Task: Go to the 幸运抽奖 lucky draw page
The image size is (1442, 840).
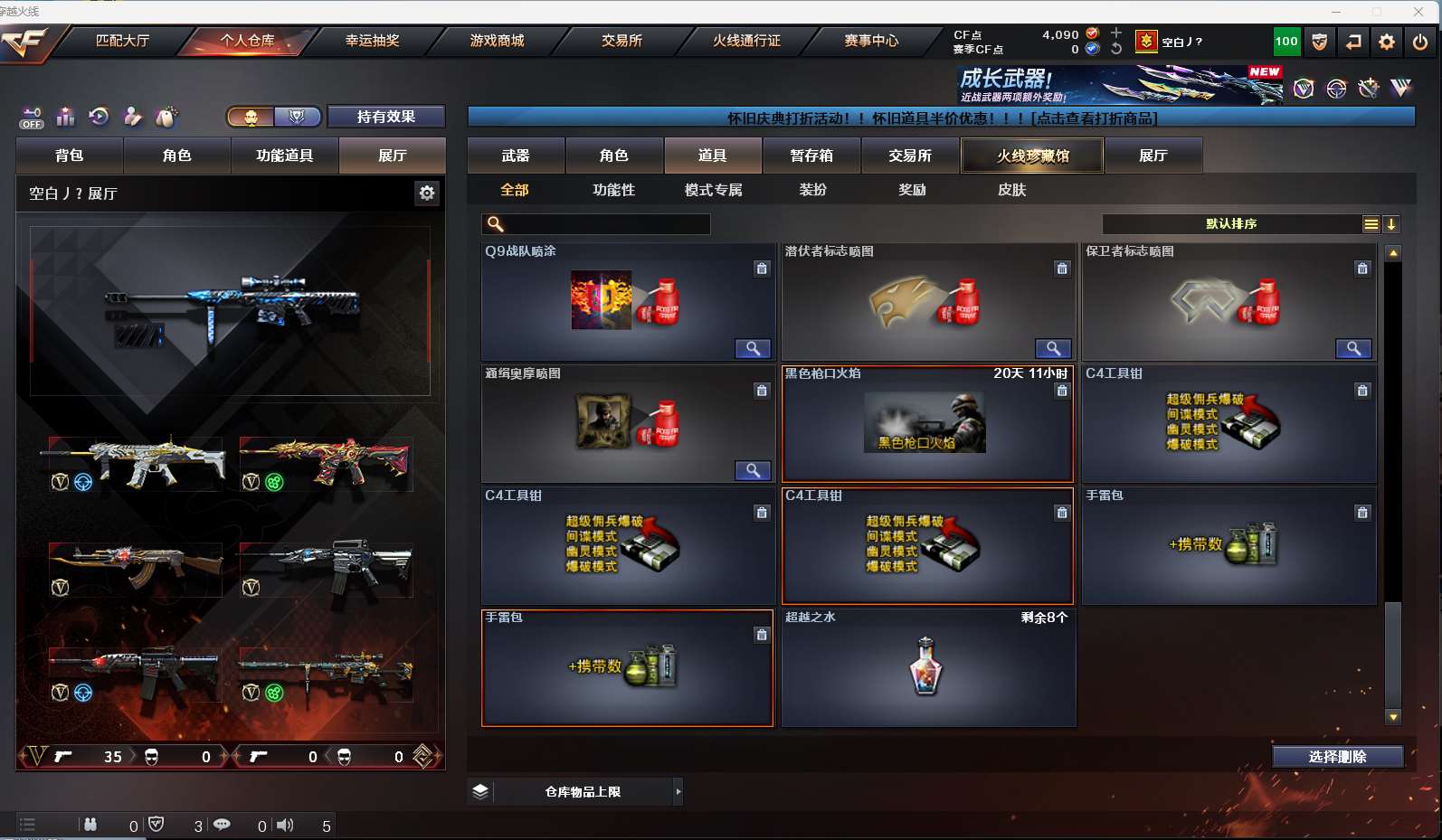Action: 372,41
